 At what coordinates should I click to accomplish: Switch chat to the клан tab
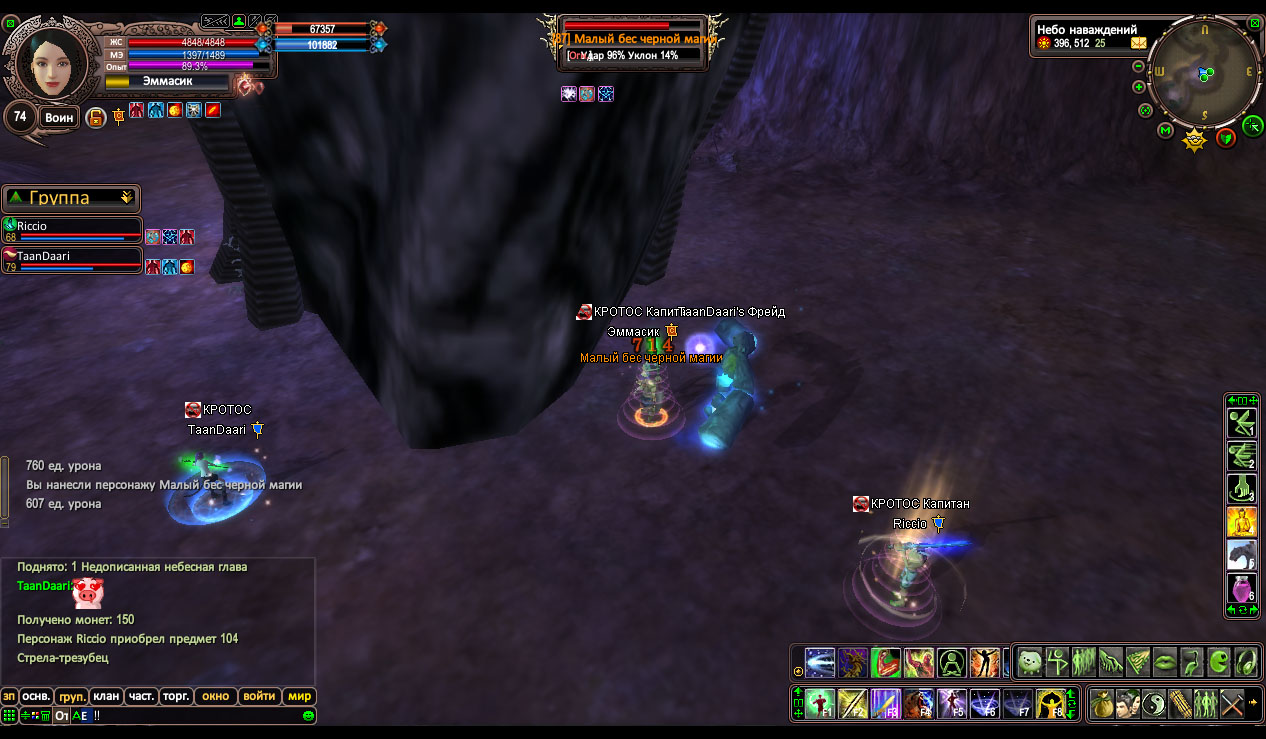point(104,696)
